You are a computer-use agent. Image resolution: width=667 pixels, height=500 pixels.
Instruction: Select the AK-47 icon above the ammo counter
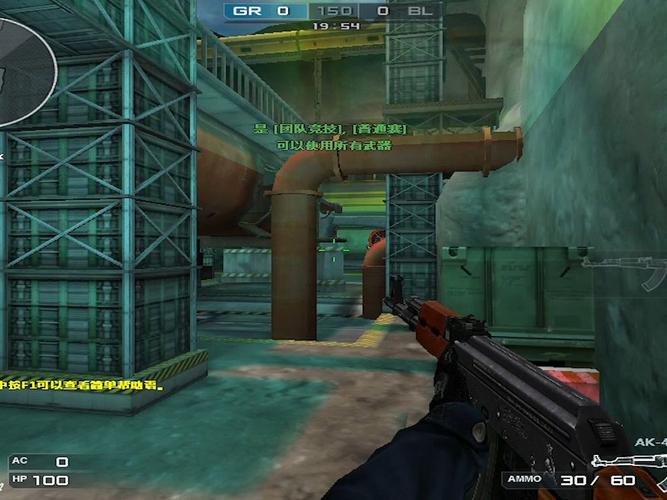coord(630,460)
